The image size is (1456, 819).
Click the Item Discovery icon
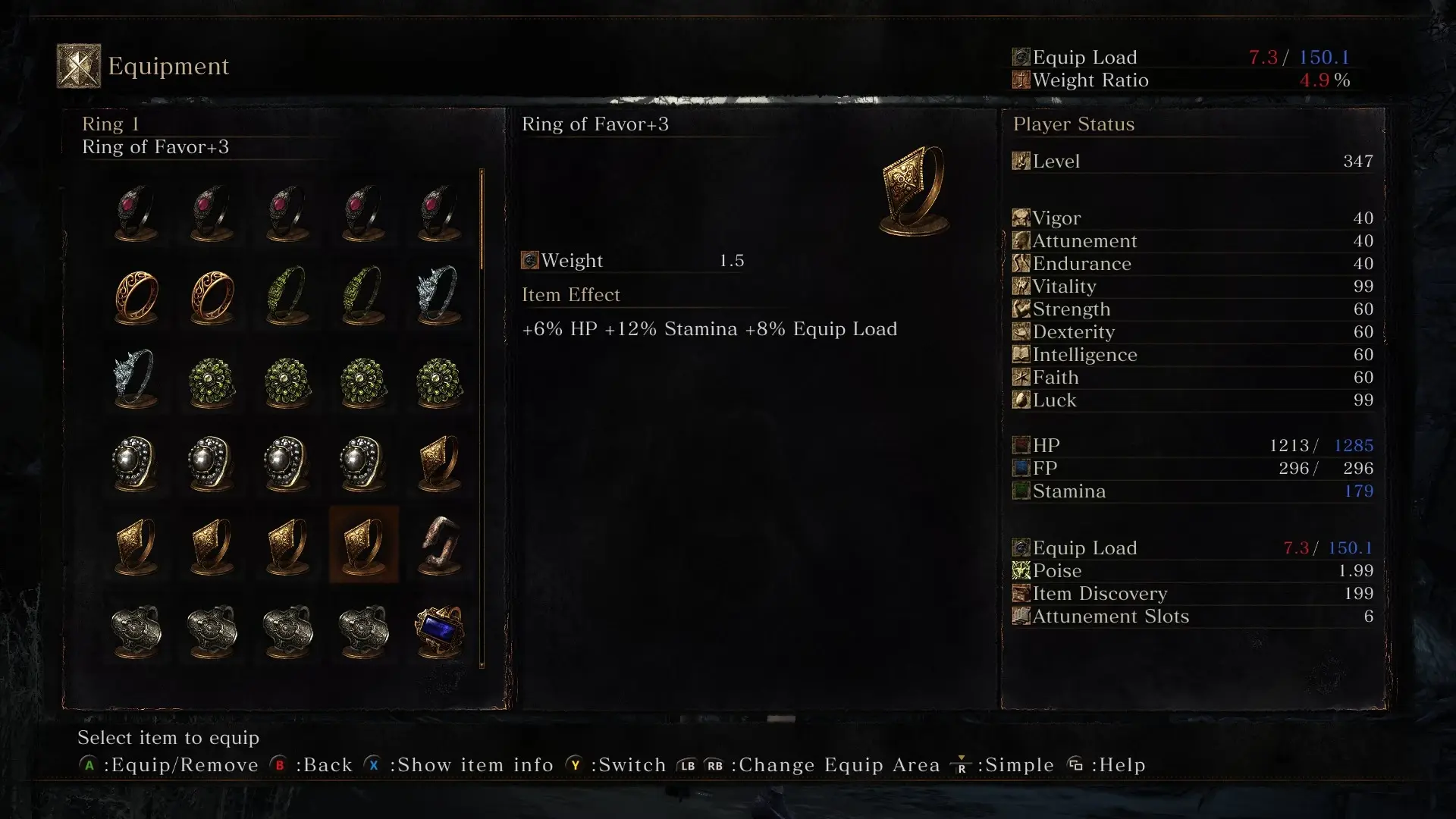pos(1020,594)
